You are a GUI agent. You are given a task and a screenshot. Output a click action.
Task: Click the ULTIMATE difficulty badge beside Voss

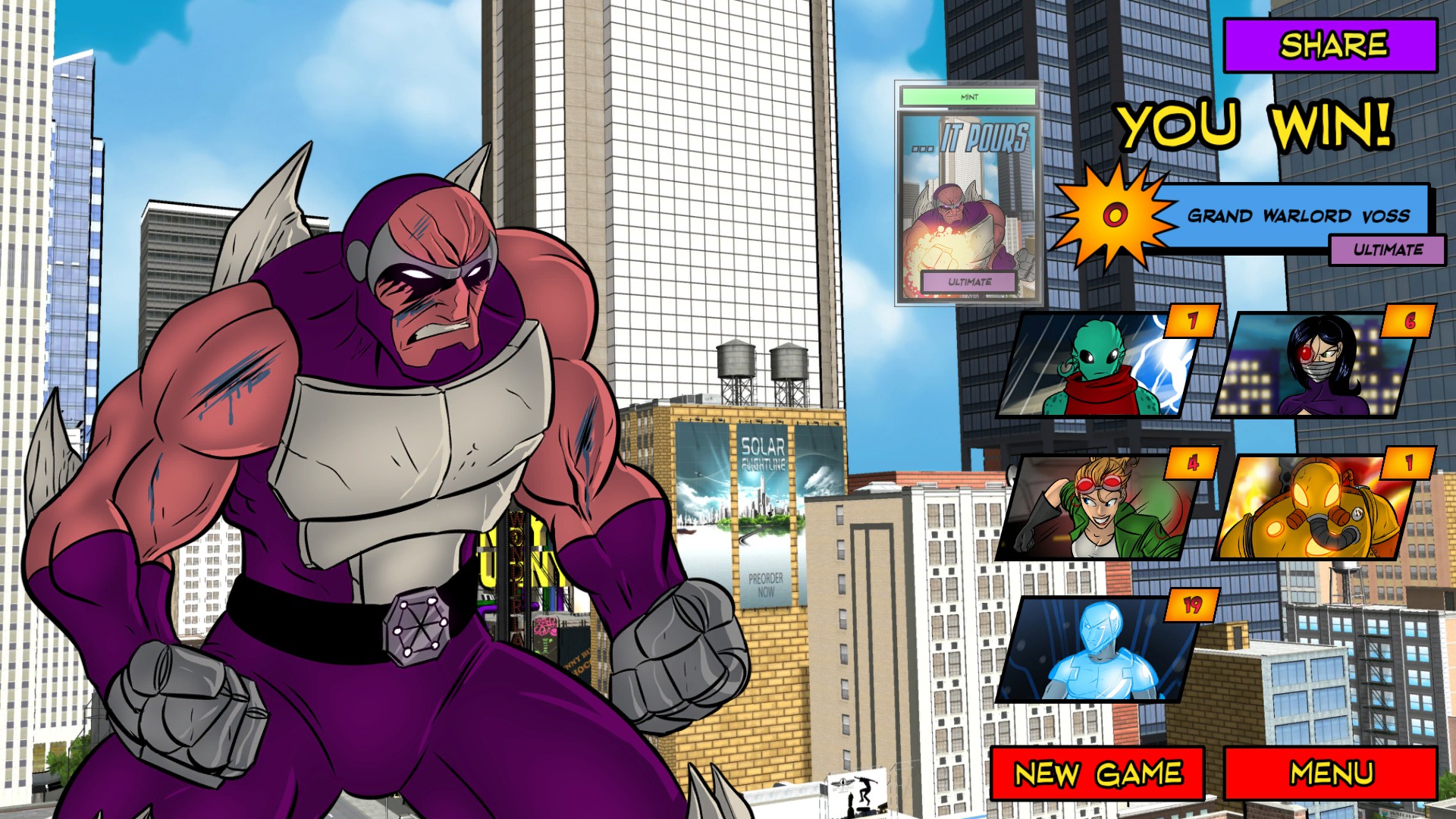pos(1388,248)
